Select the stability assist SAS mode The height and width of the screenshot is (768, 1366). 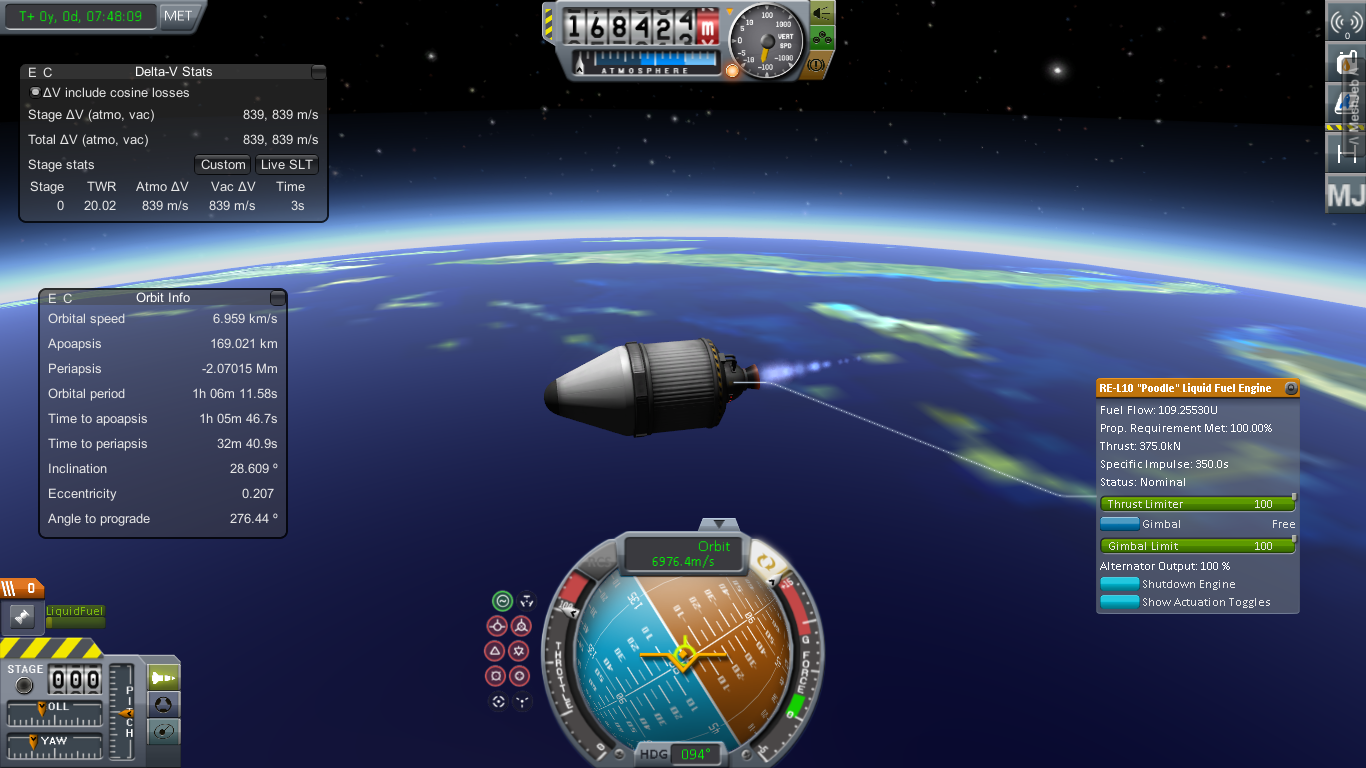tap(502, 601)
